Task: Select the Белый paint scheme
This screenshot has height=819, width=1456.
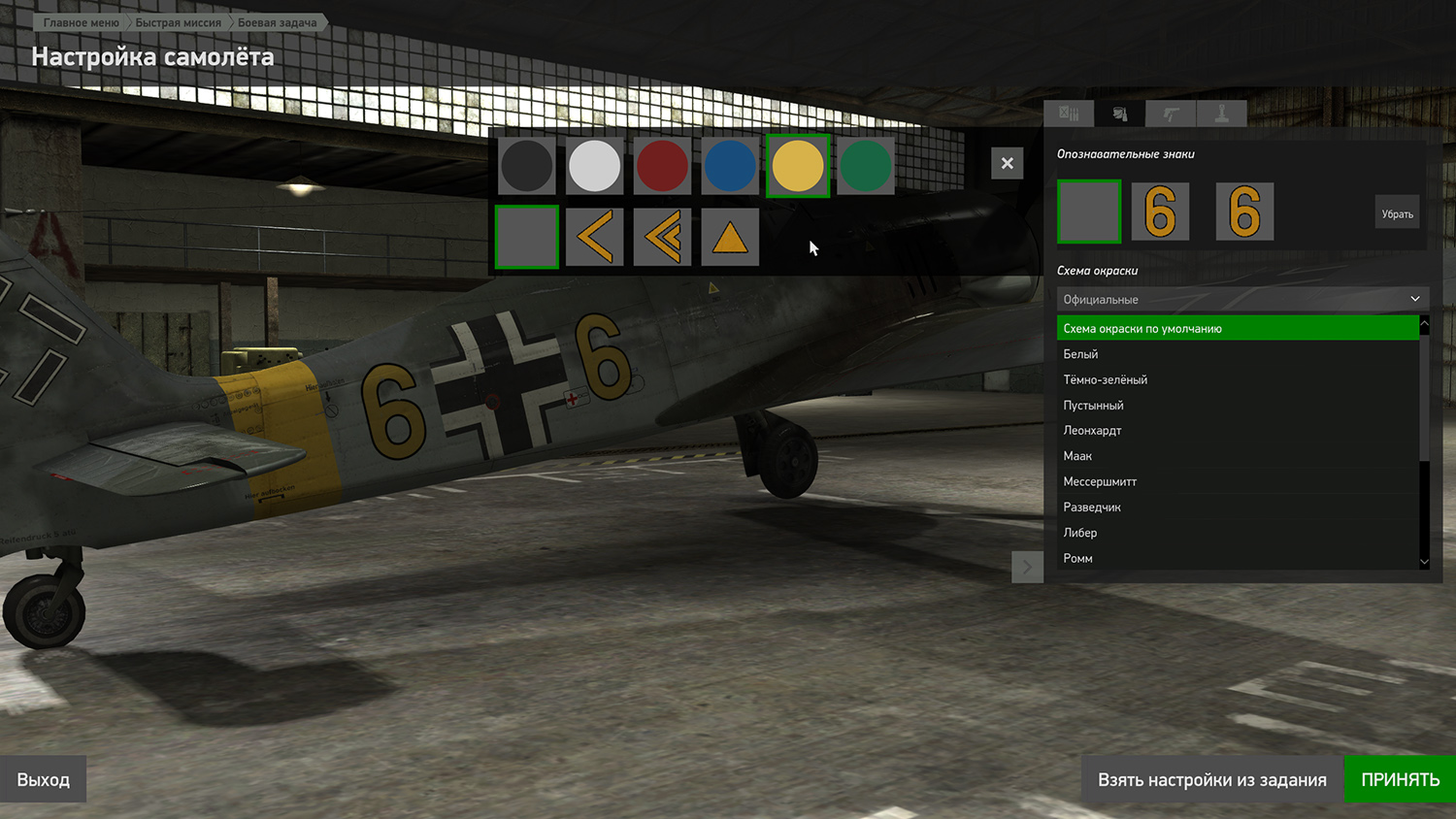Action: coord(1080,354)
